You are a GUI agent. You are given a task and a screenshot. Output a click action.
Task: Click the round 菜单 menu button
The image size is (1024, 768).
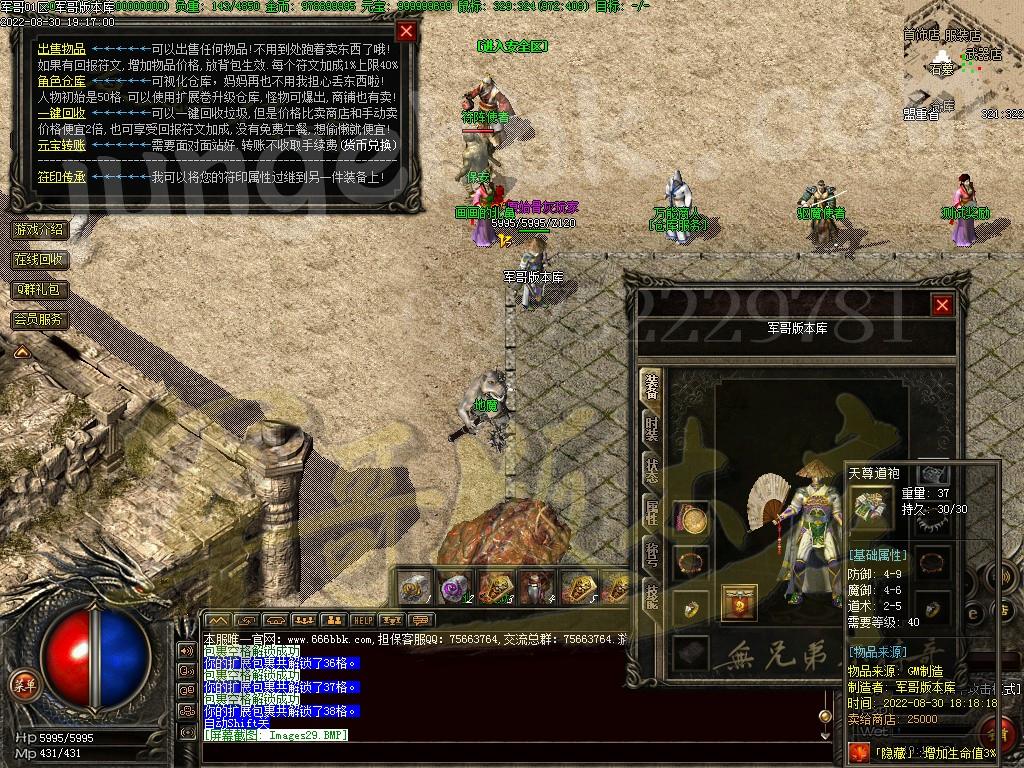pyautogui.click(x=23, y=684)
